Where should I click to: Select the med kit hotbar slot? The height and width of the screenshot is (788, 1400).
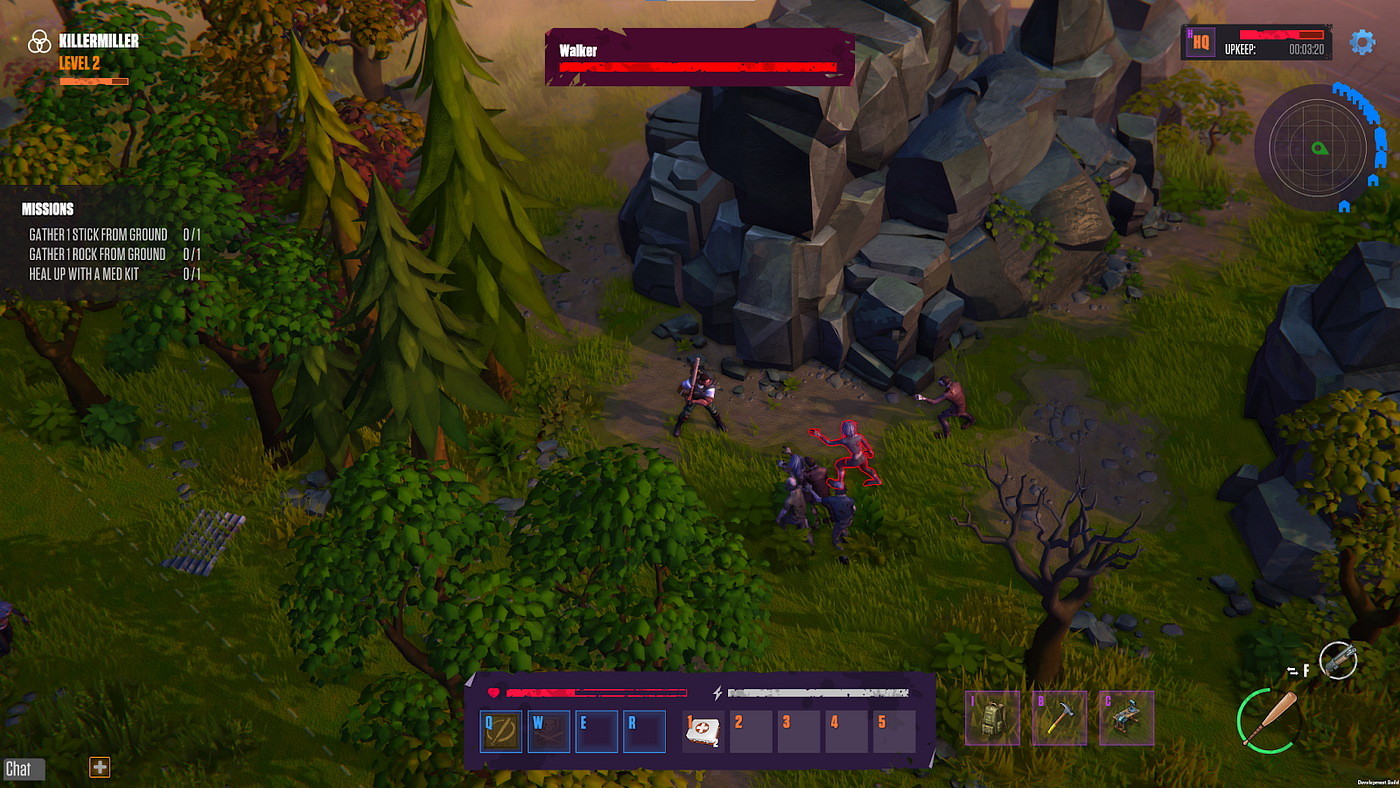(x=703, y=732)
